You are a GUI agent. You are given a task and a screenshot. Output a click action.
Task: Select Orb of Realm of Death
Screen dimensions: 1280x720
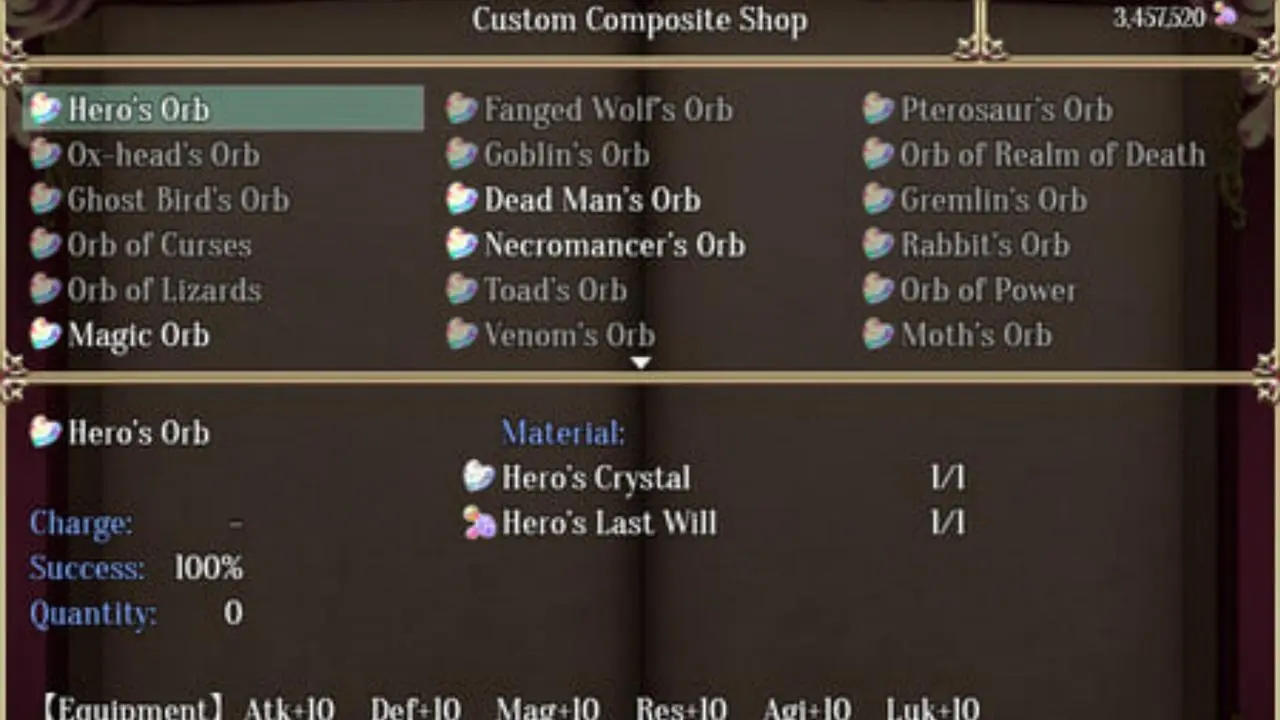coord(1052,155)
